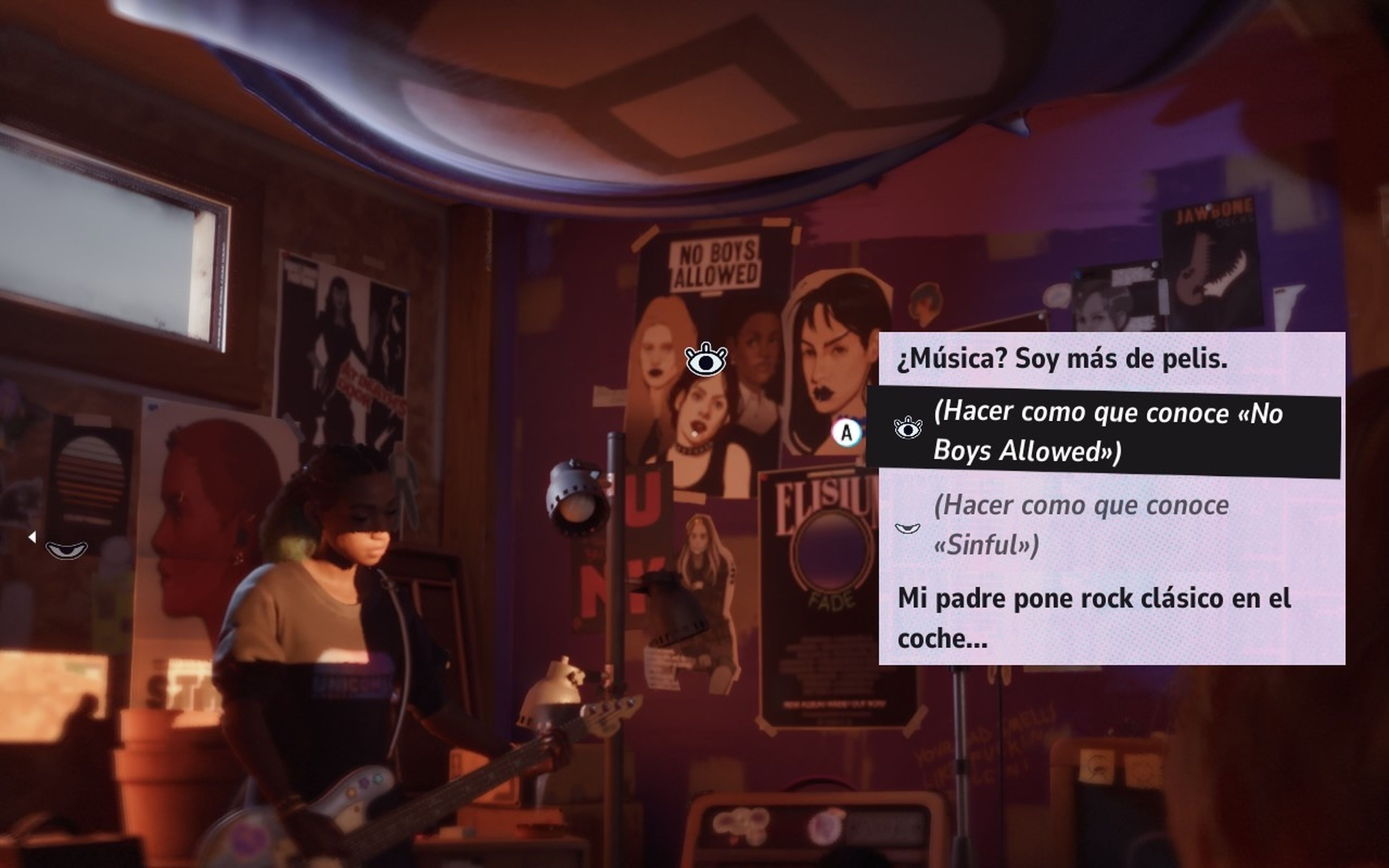The height and width of the screenshot is (868, 1389).
Task: Answer 'Mi padre pone rock clásico en el coche...'
Action: point(1094,618)
